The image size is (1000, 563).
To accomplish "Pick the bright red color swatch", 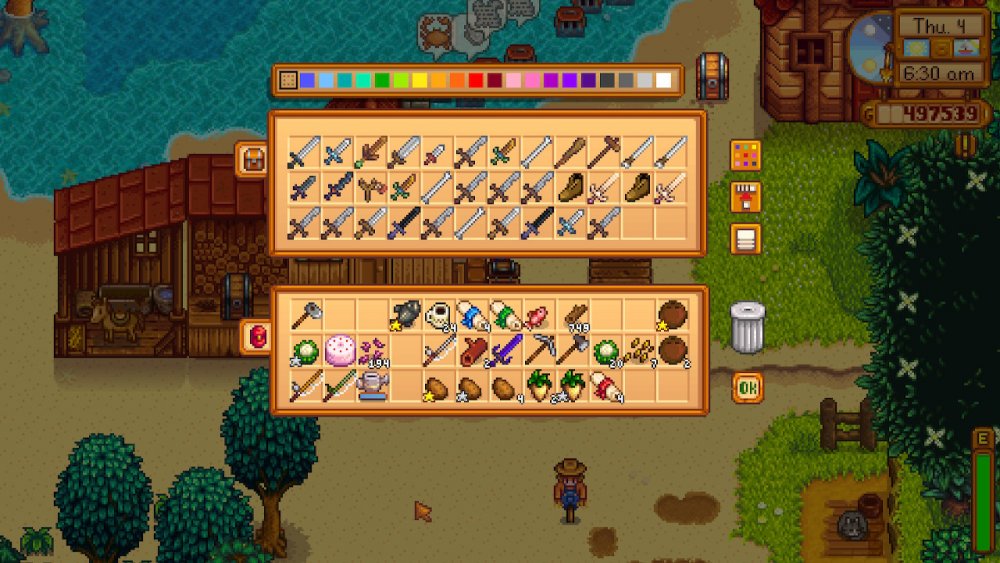I will tap(476, 81).
